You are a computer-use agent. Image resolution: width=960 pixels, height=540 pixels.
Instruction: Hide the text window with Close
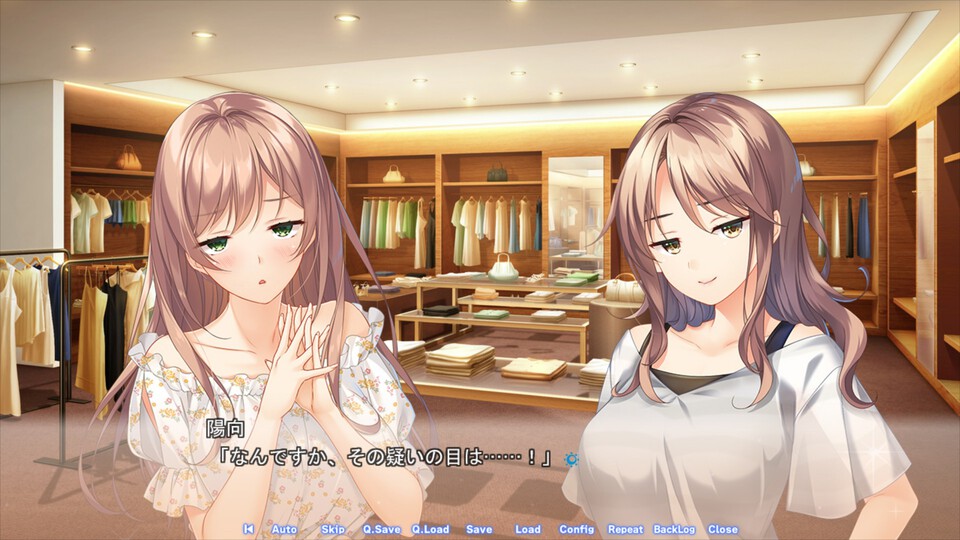(x=723, y=529)
